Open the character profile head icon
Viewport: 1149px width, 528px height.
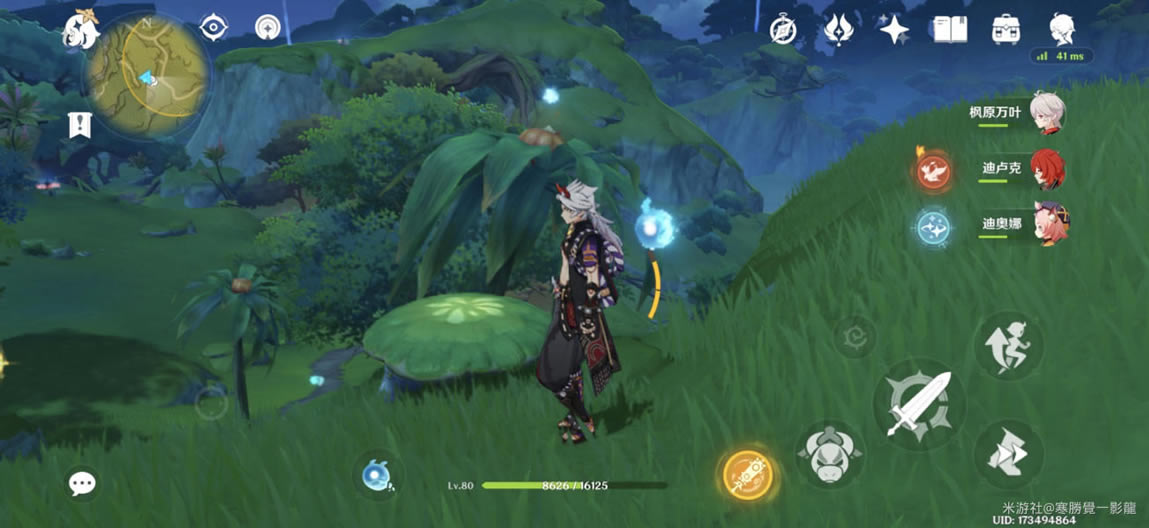[1061, 29]
